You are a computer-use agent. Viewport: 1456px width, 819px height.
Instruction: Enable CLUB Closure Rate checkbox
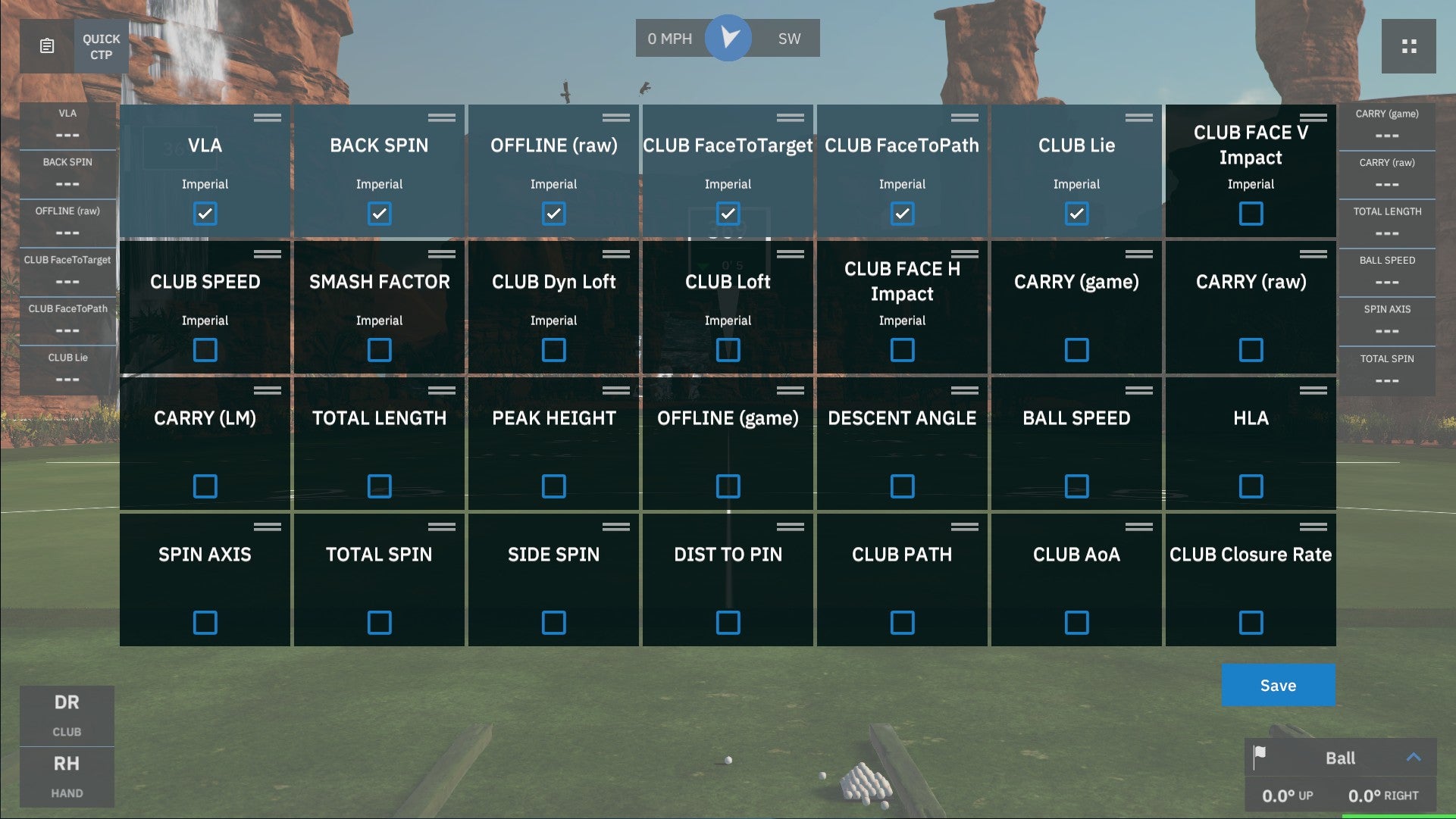click(x=1251, y=623)
